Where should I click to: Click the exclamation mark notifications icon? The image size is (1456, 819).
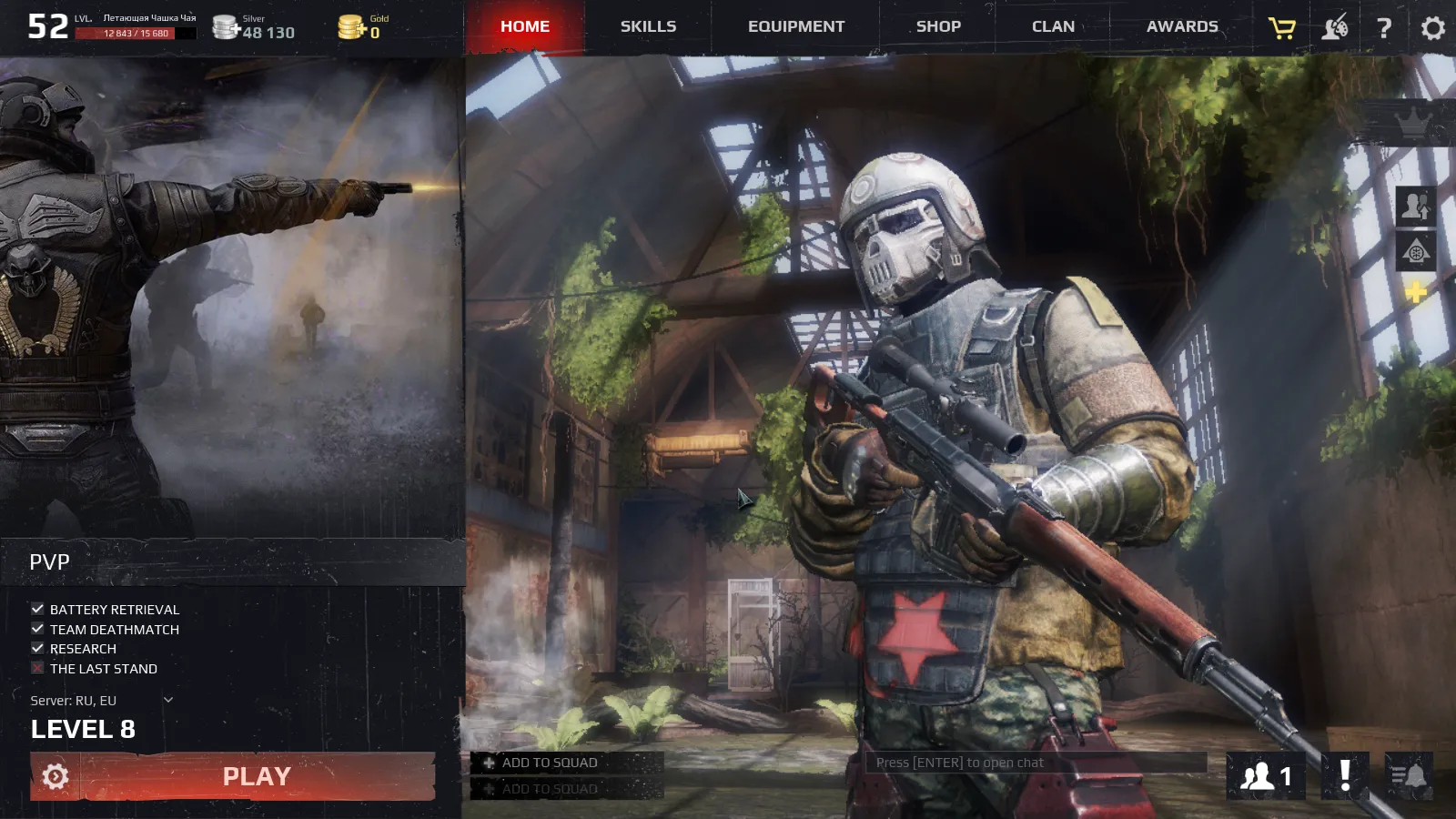1344,776
